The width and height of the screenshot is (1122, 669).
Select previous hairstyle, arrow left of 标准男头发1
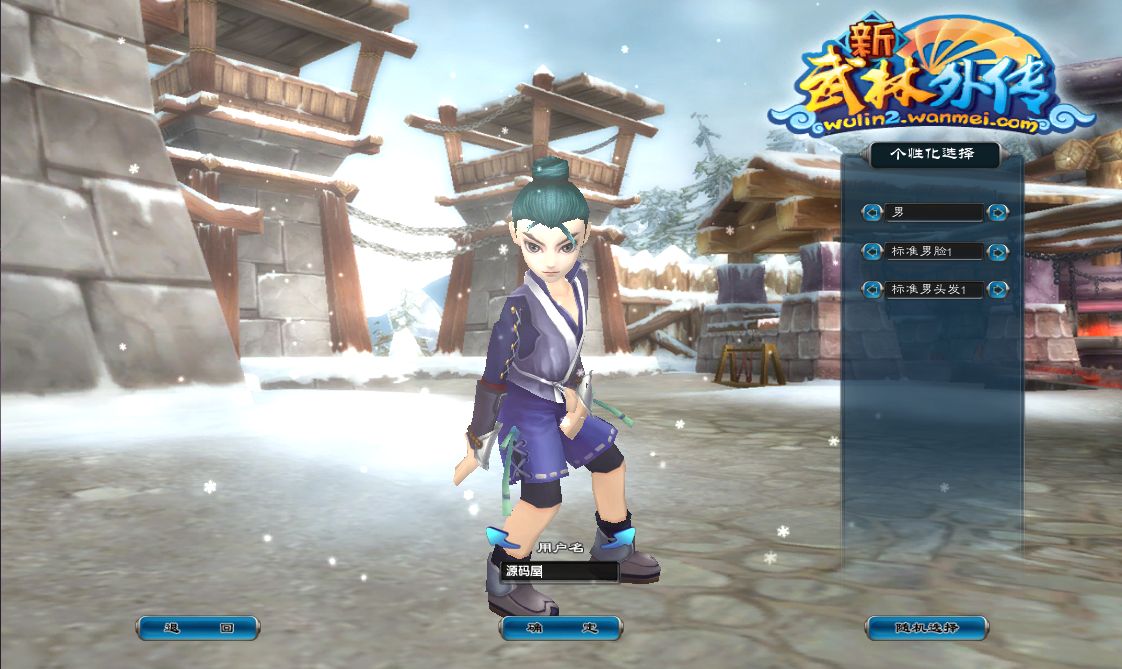[873, 290]
